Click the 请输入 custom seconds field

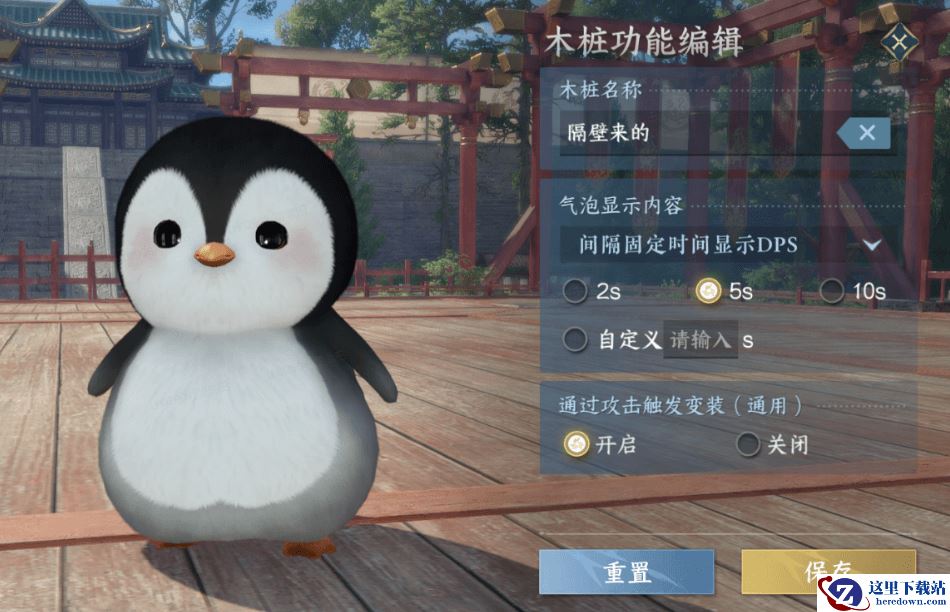coord(700,340)
